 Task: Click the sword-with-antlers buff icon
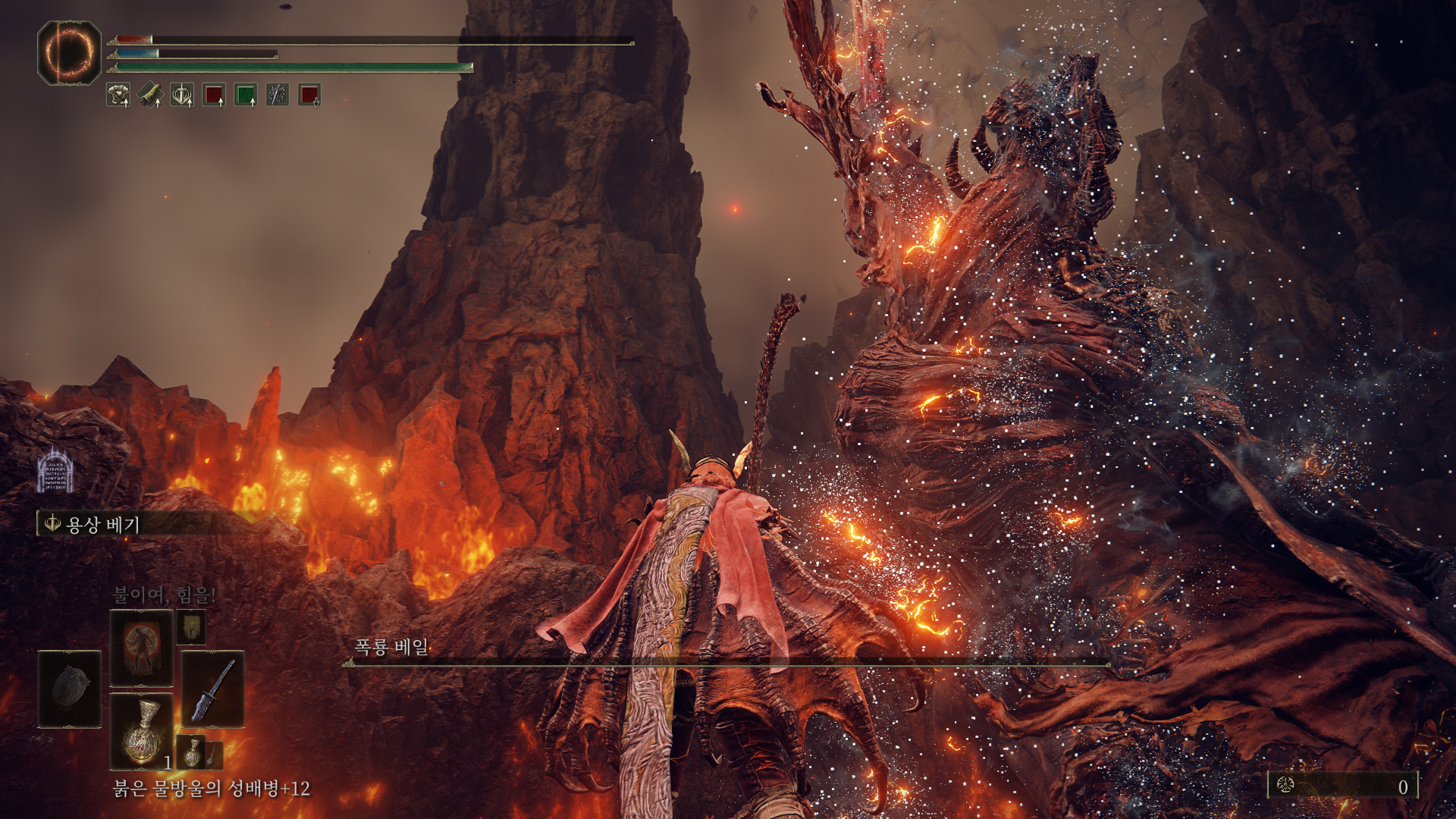coord(182,95)
